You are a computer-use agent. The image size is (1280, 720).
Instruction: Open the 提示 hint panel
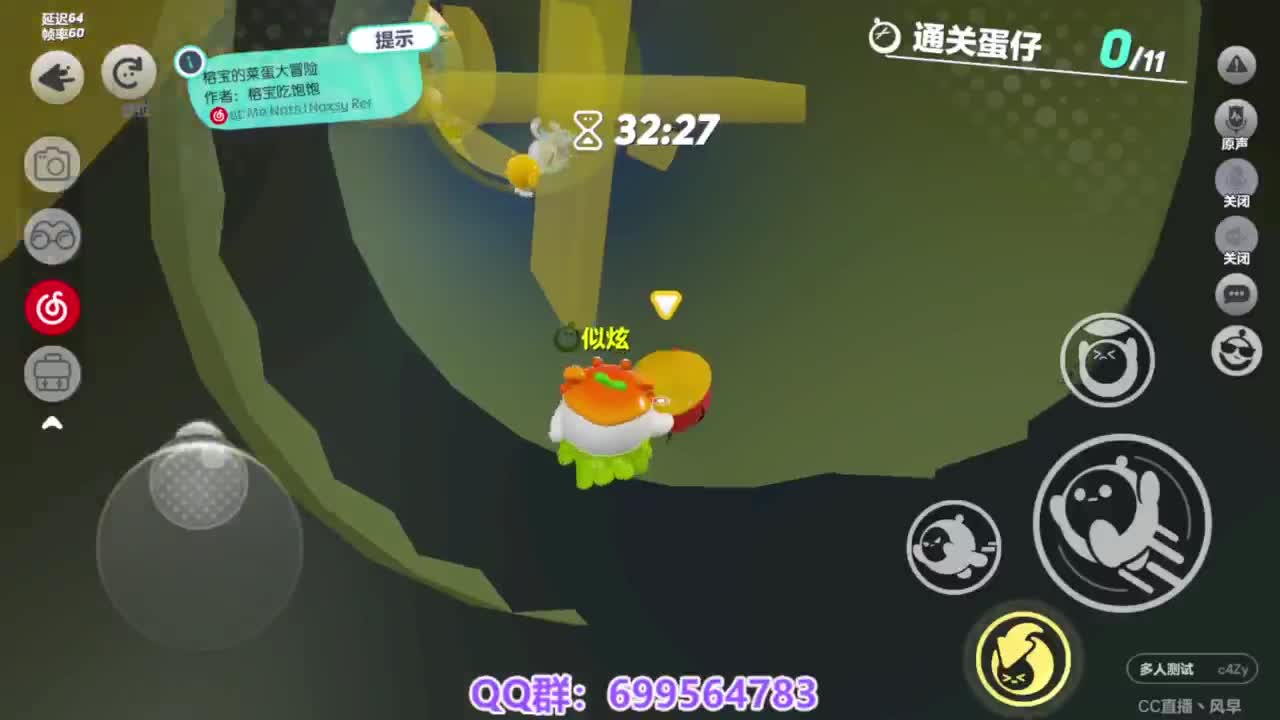tap(392, 38)
